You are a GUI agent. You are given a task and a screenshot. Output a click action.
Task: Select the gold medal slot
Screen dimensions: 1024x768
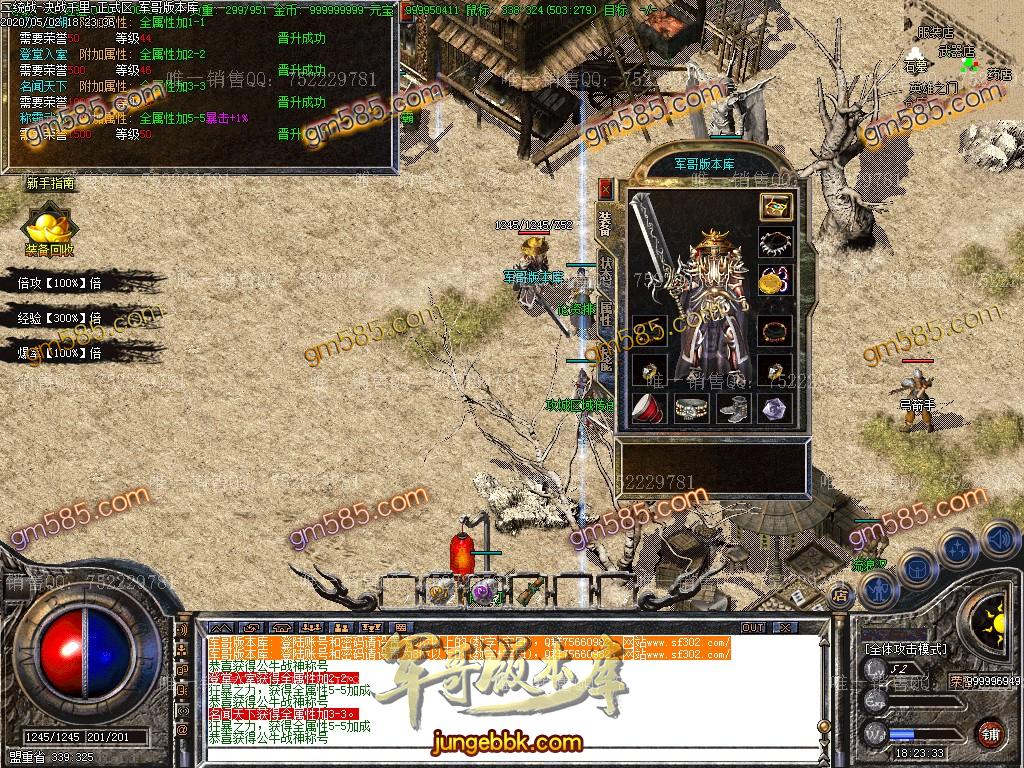tap(774, 281)
